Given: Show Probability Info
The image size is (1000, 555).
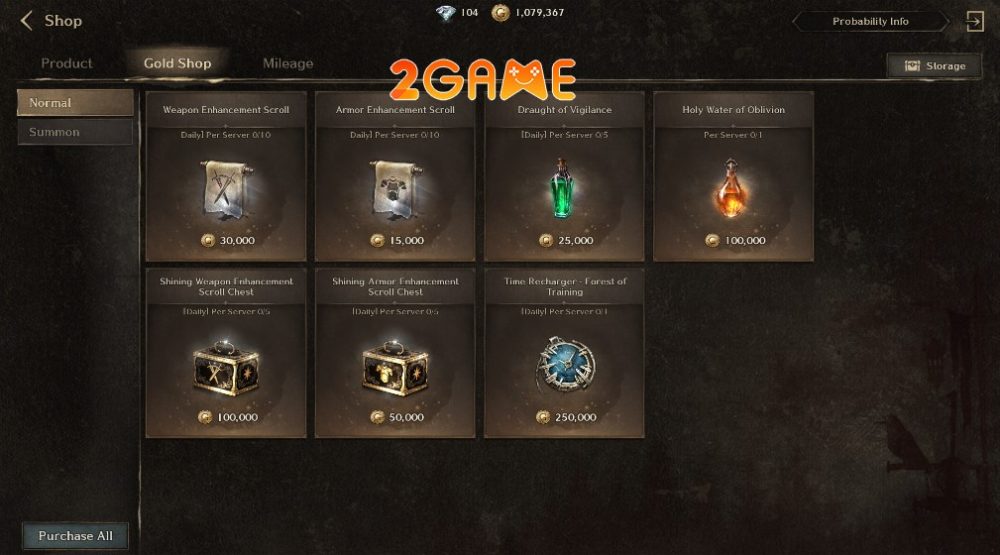Looking at the screenshot, I should coord(870,21).
